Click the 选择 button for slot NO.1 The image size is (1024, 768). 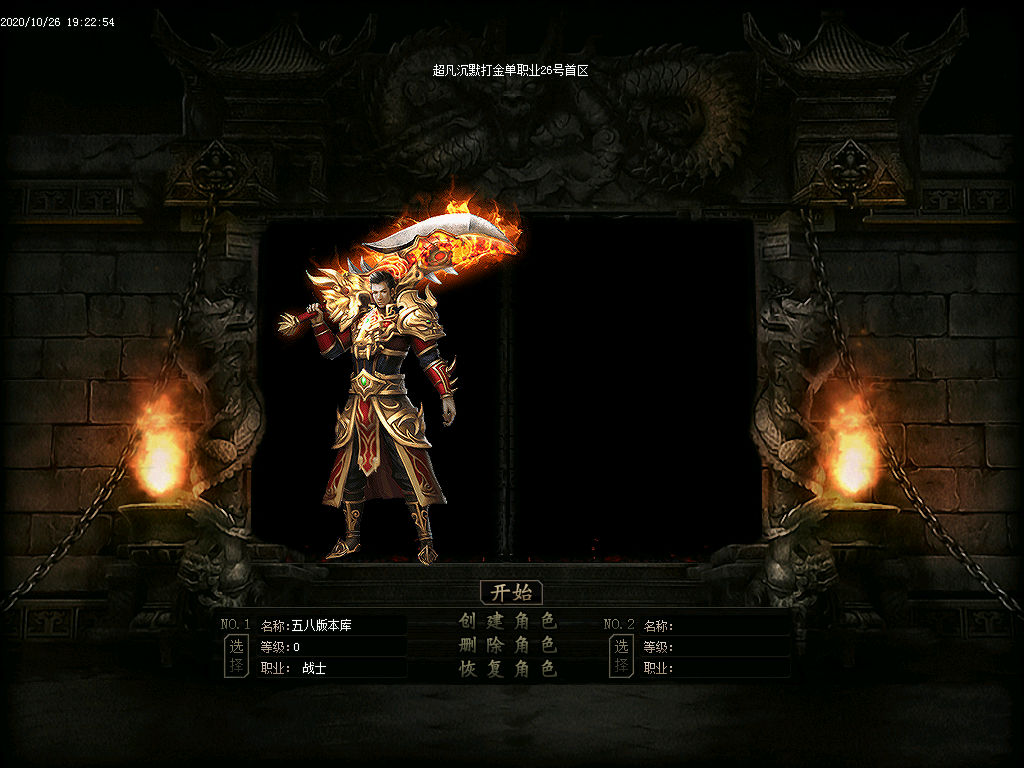click(236, 656)
